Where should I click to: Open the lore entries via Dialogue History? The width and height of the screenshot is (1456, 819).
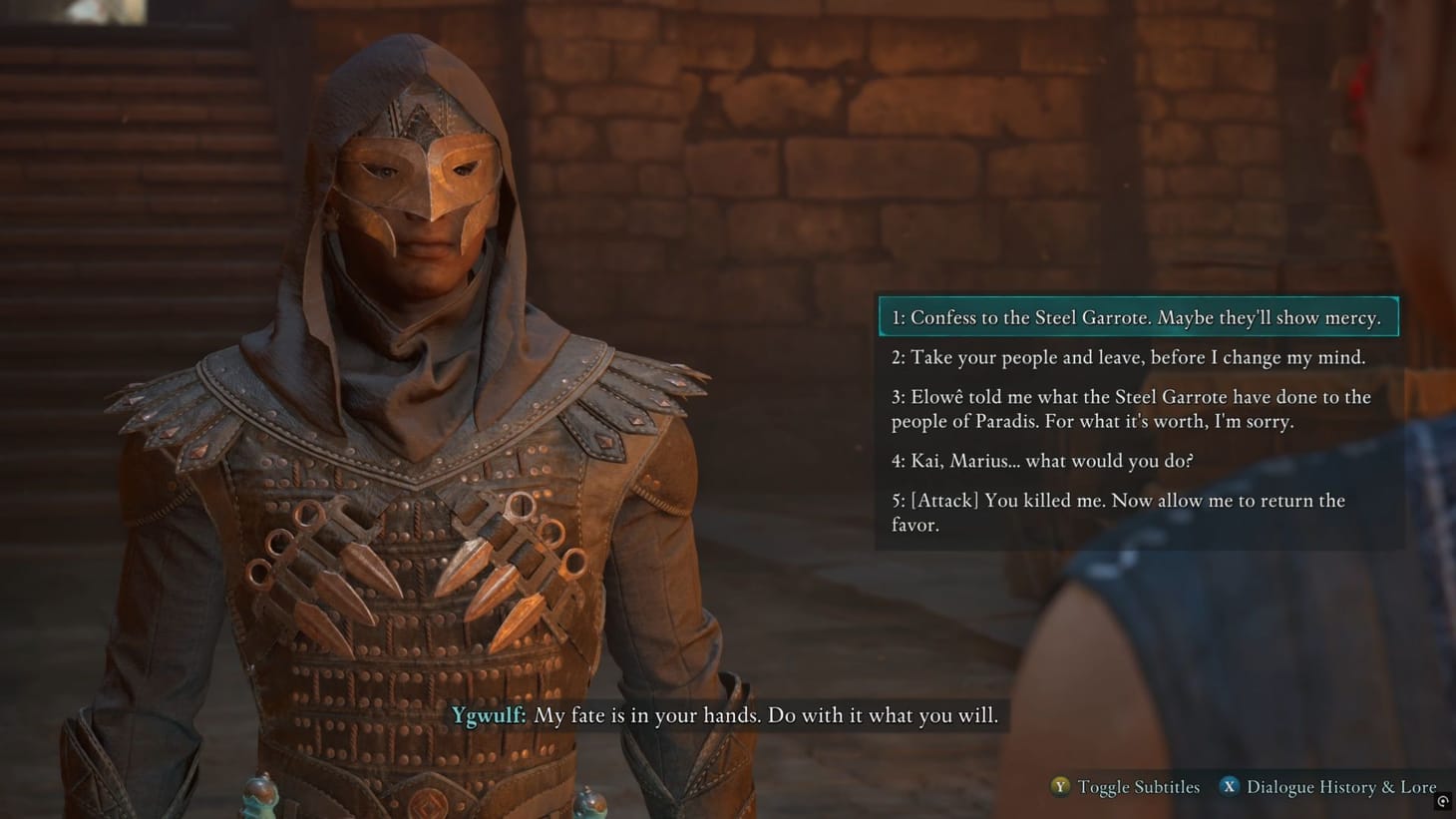click(x=1341, y=787)
